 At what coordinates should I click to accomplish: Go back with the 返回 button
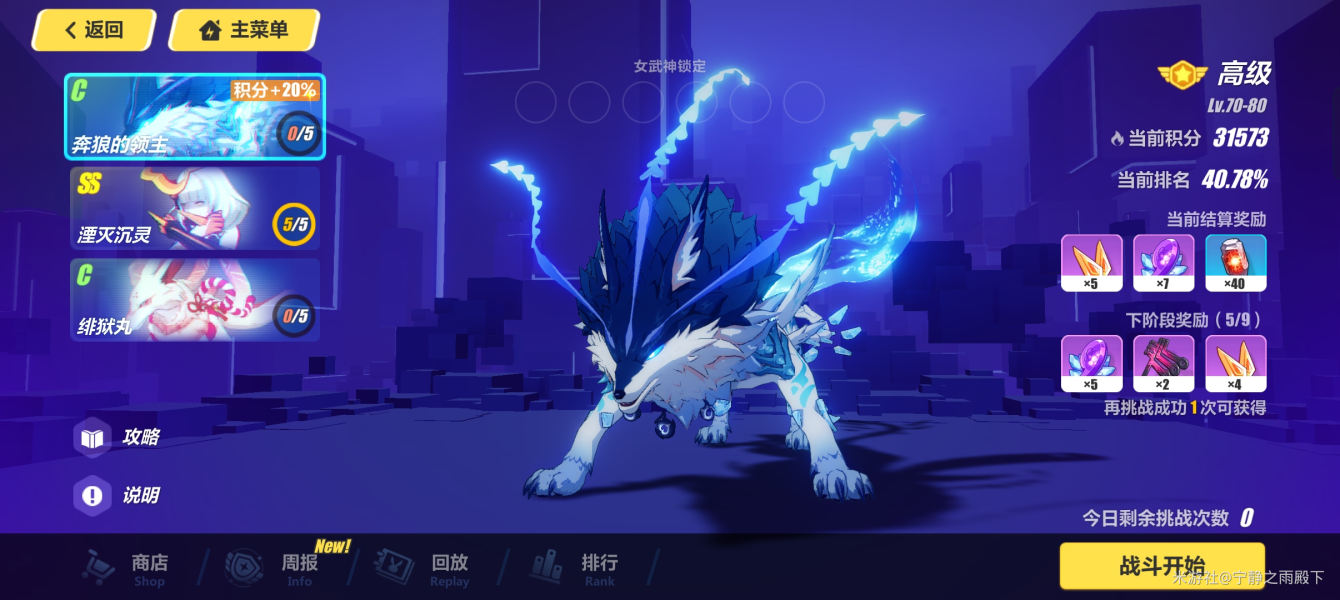(93, 30)
